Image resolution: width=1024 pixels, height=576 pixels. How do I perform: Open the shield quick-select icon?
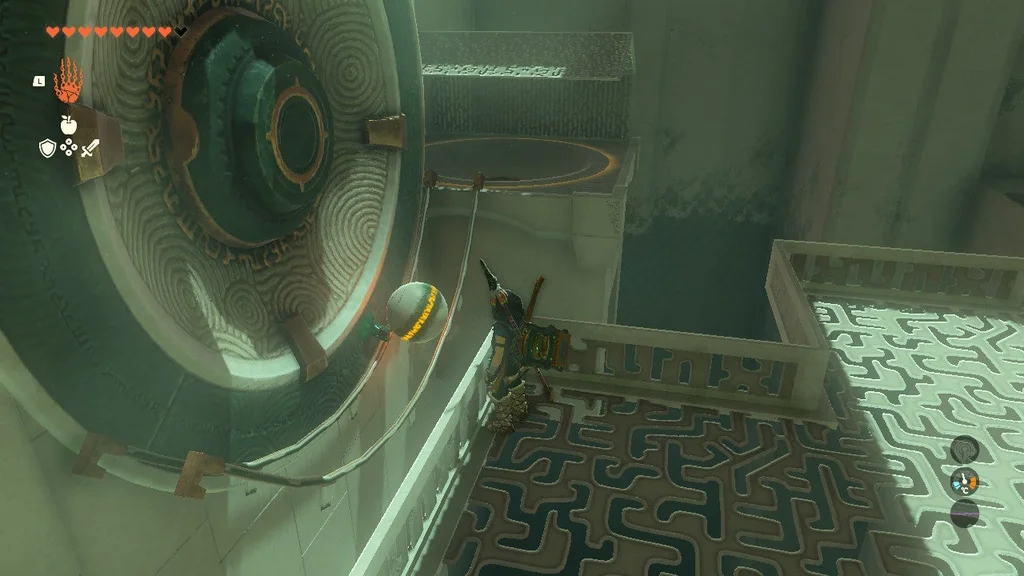46,148
